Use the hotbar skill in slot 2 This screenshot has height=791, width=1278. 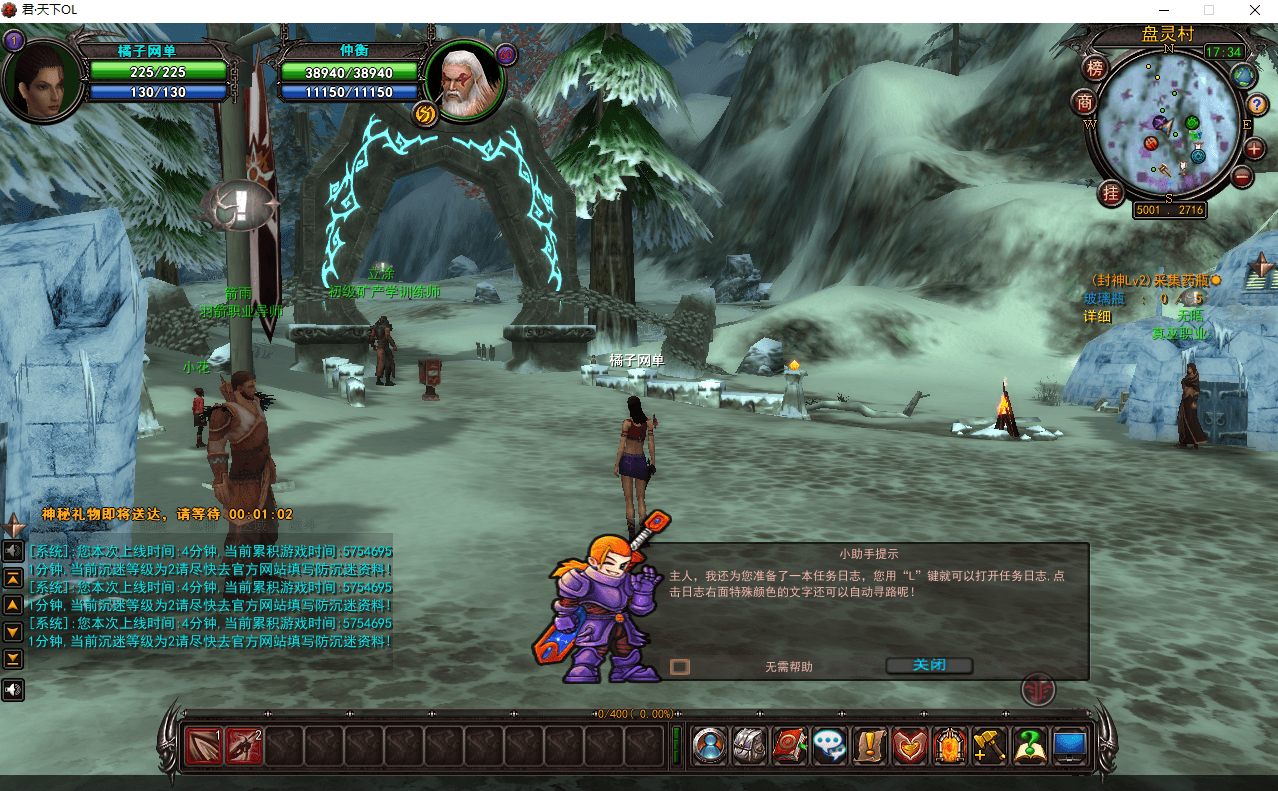point(243,746)
